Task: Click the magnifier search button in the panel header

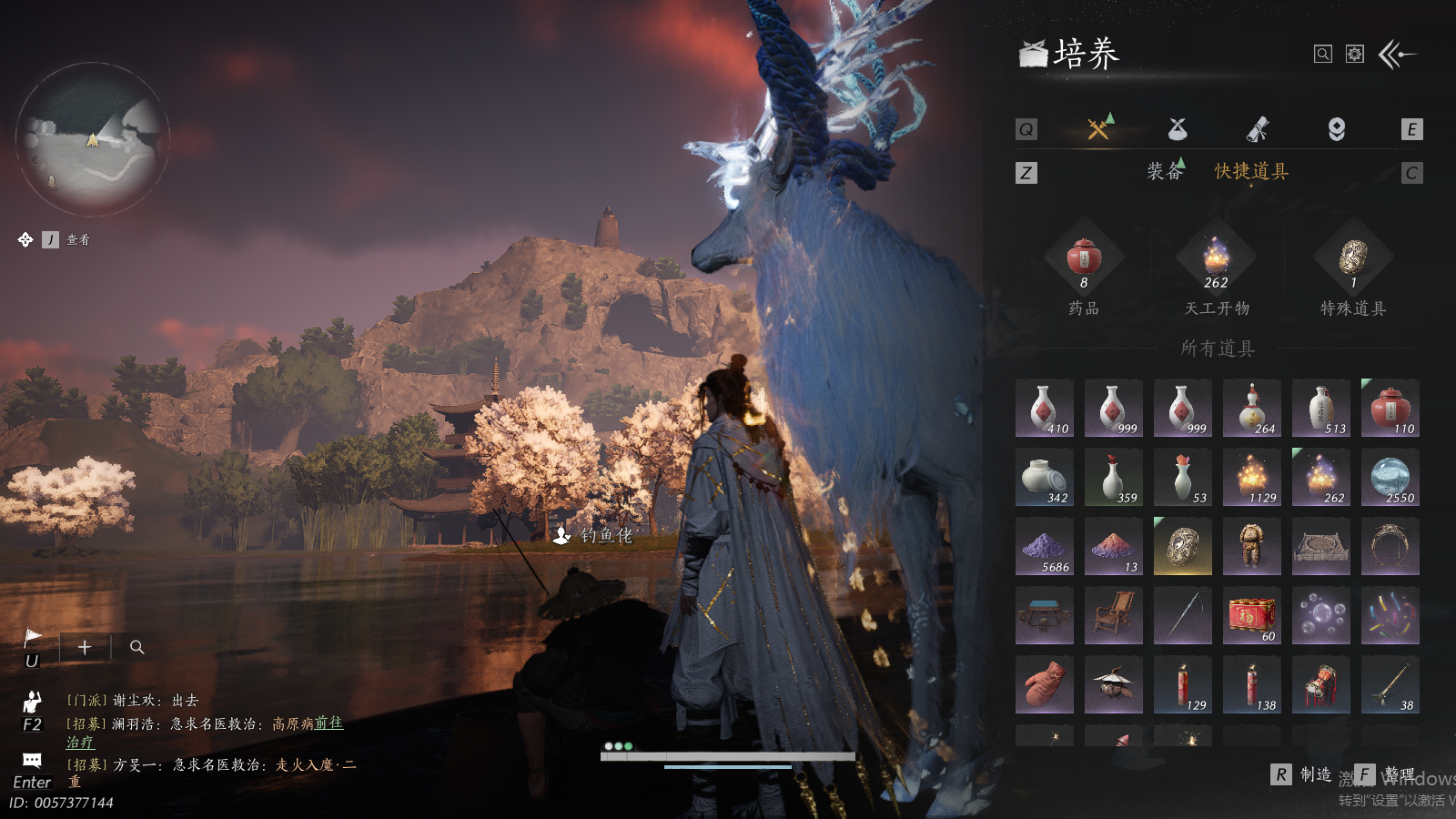Action: tap(1323, 55)
